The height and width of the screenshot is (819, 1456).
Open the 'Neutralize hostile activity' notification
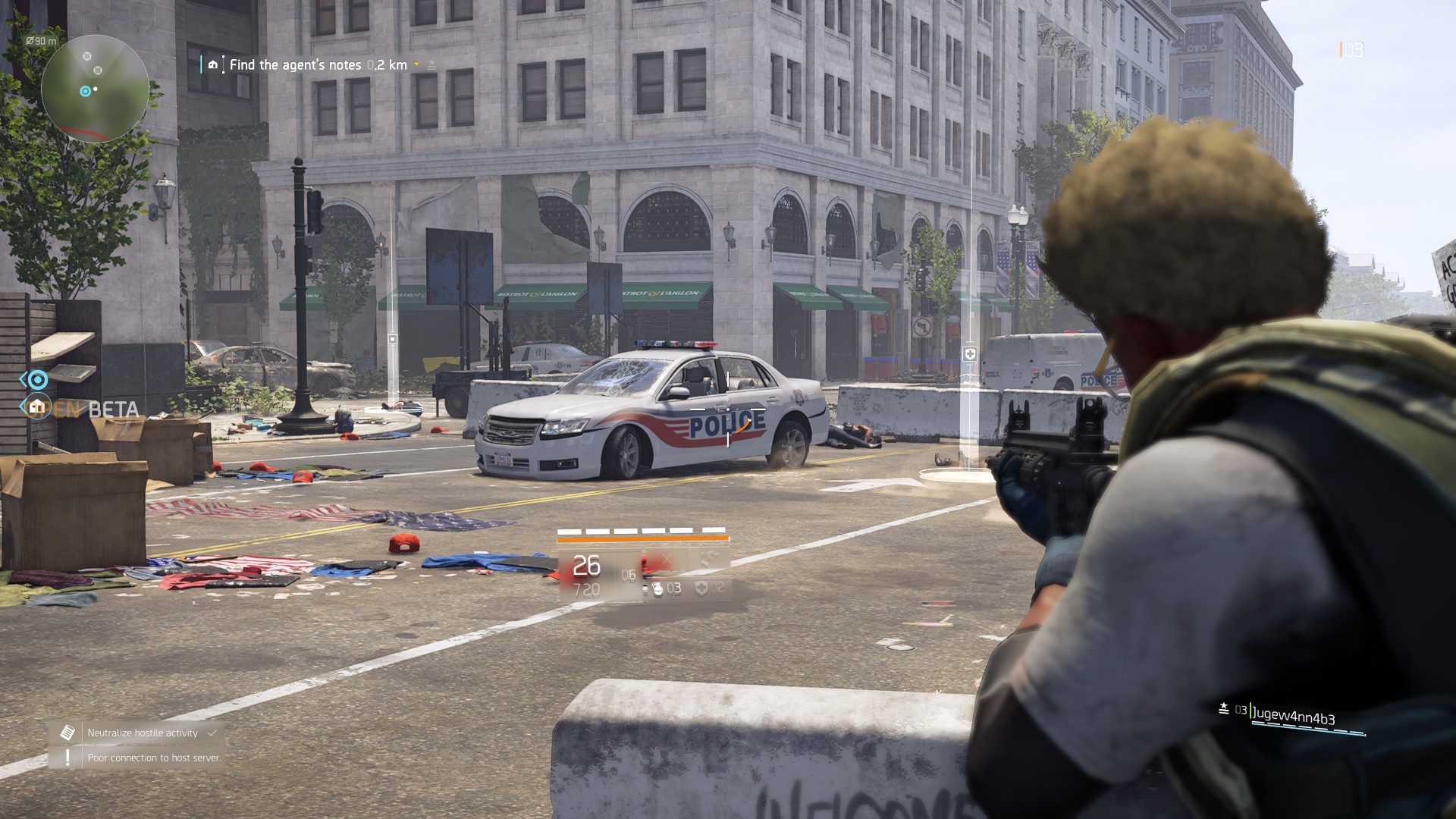coord(142,733)
